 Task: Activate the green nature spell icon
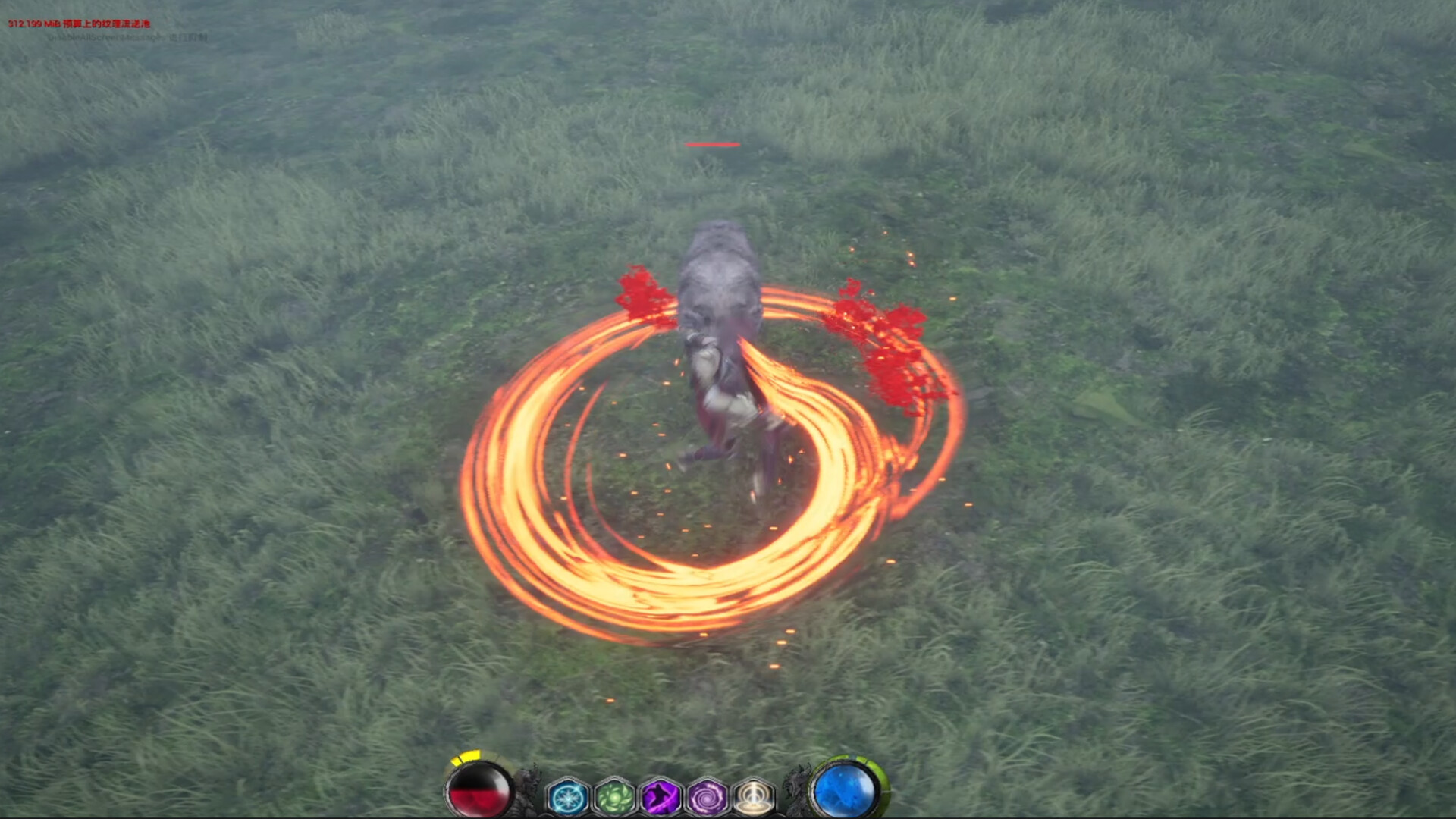[x=614, y=797]
